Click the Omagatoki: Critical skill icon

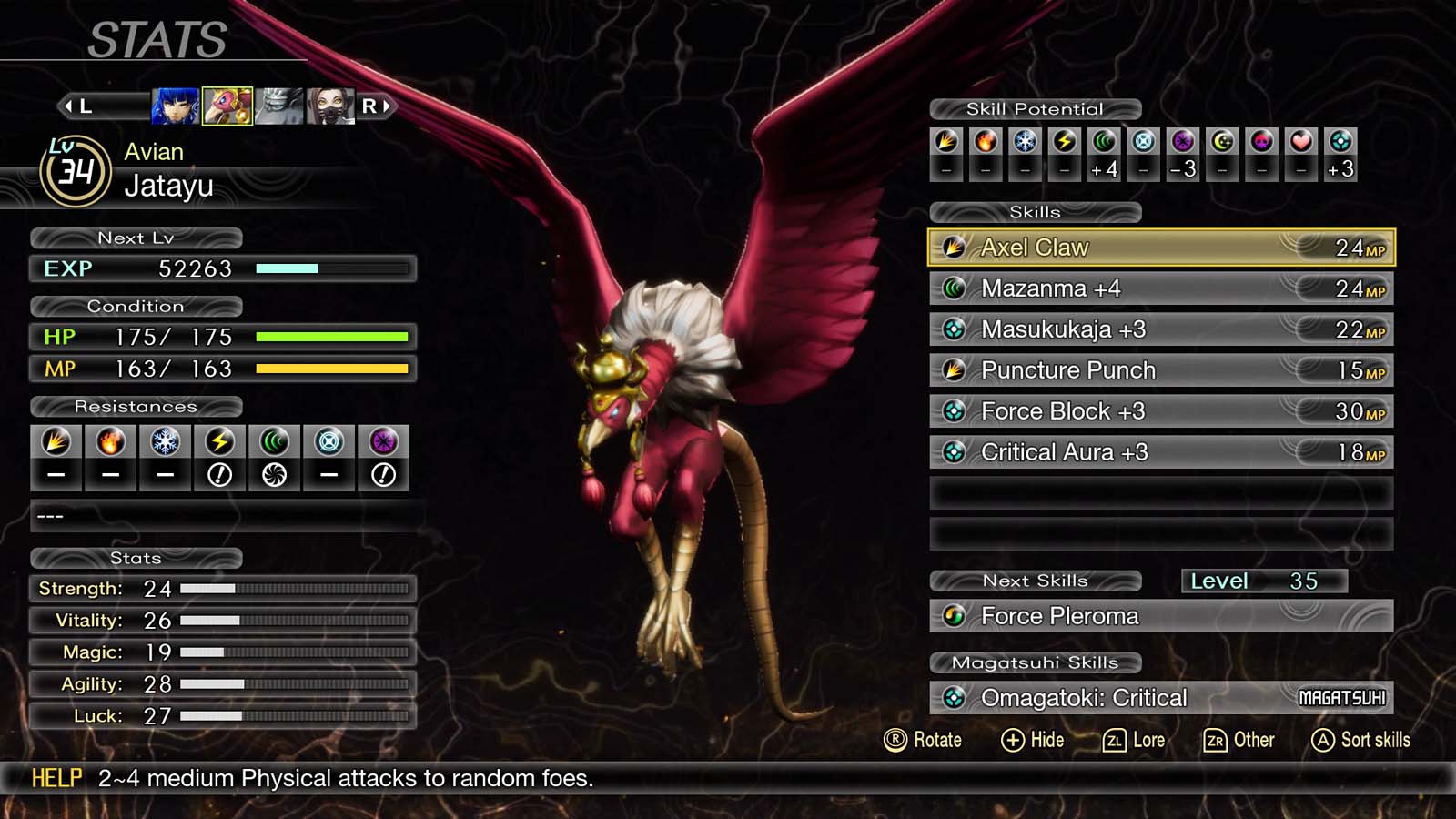[x=955, y=698]
